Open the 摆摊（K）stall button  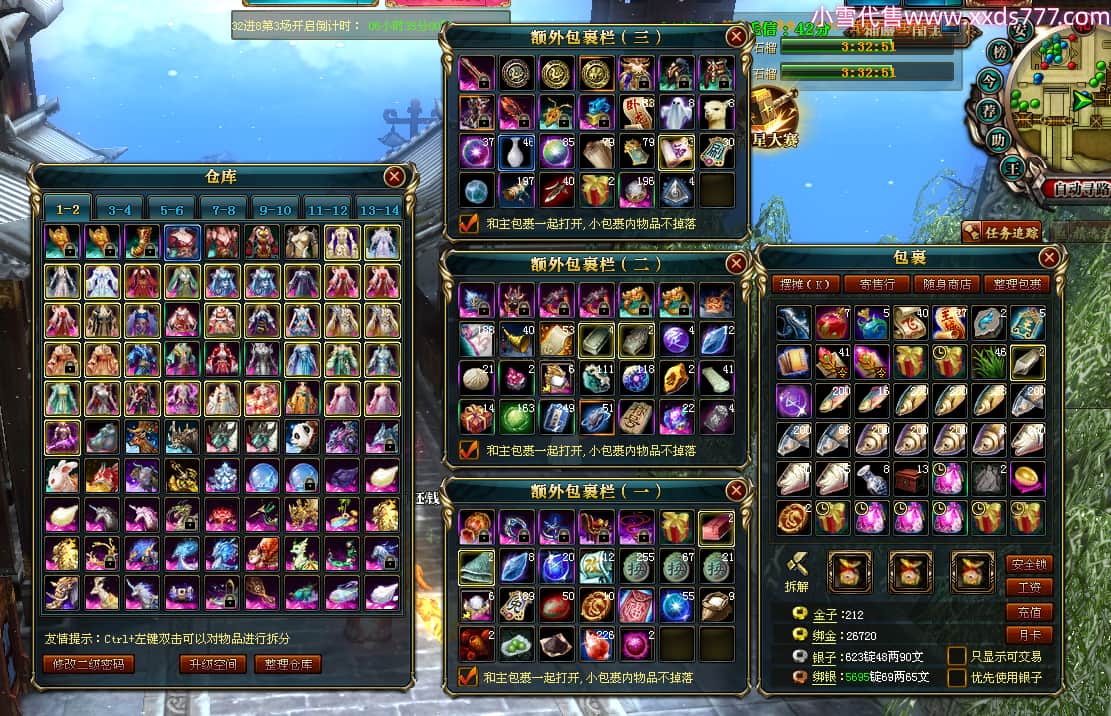[807, 284]
